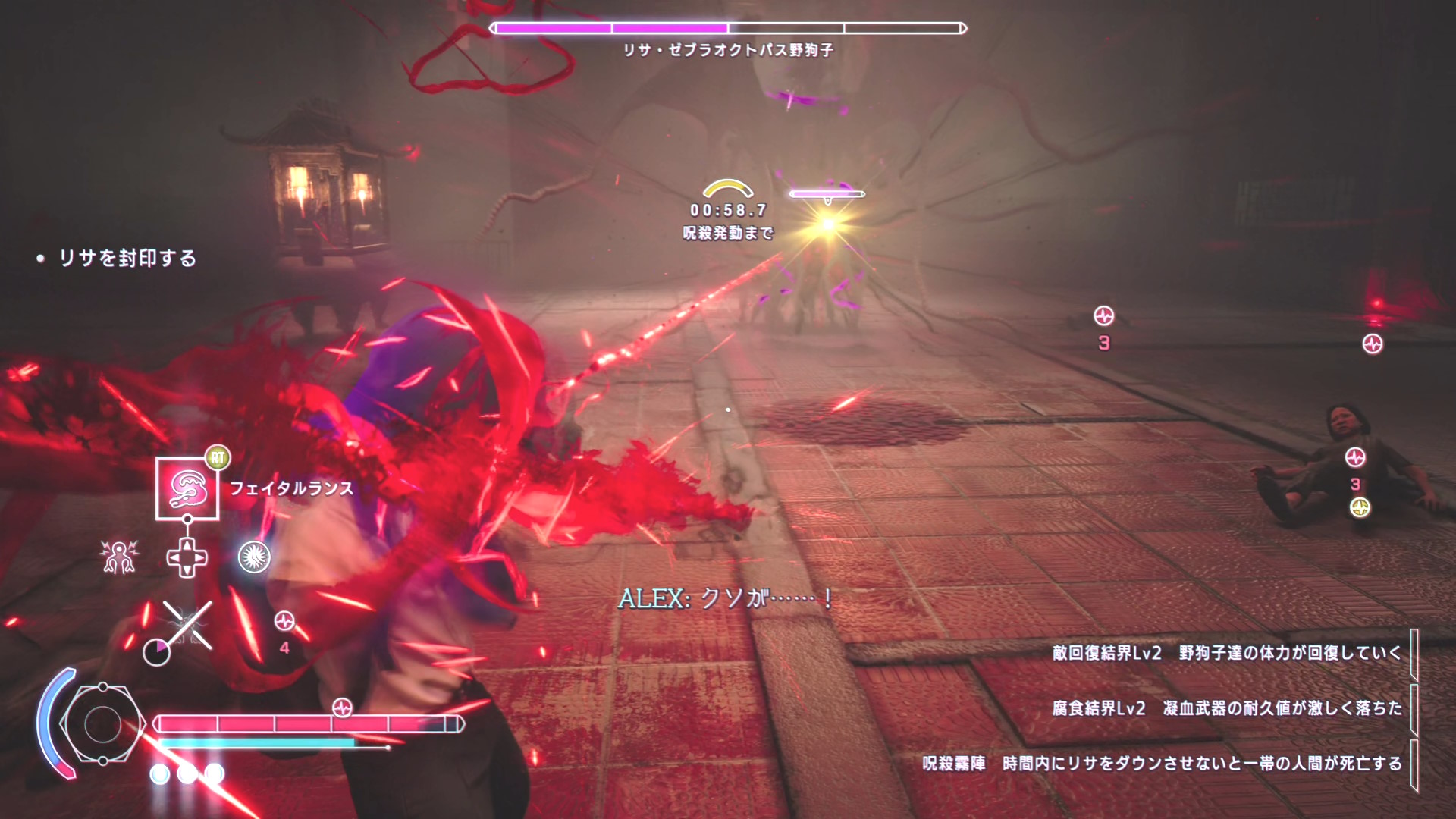The width and height of the screenshot is (1456, 819).
Task: Click the 呪殺霧陣 warning notice
Action: [1162, 764]
